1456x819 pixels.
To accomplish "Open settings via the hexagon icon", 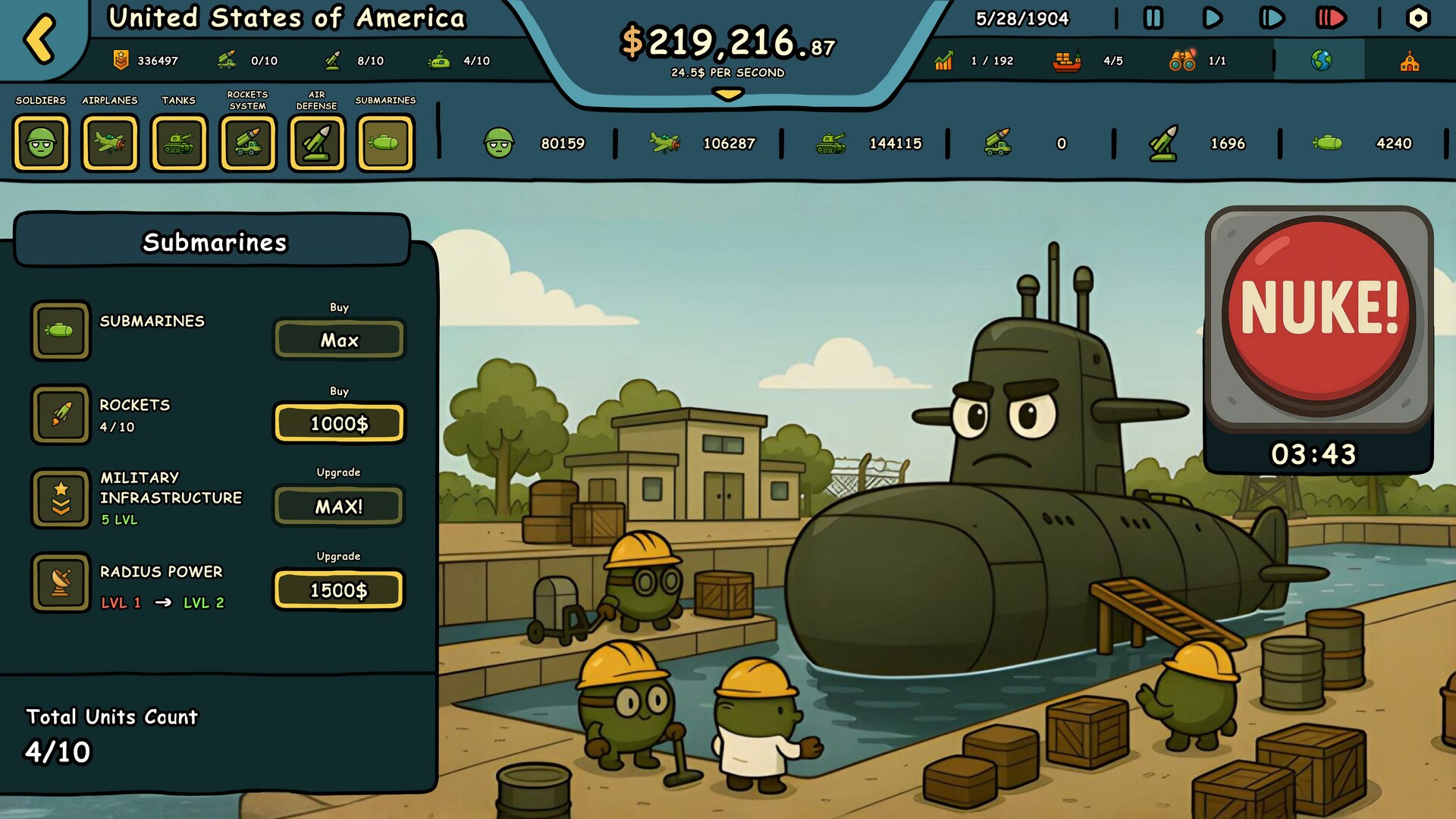I will pyautogui.click(x=1417, y=18).
